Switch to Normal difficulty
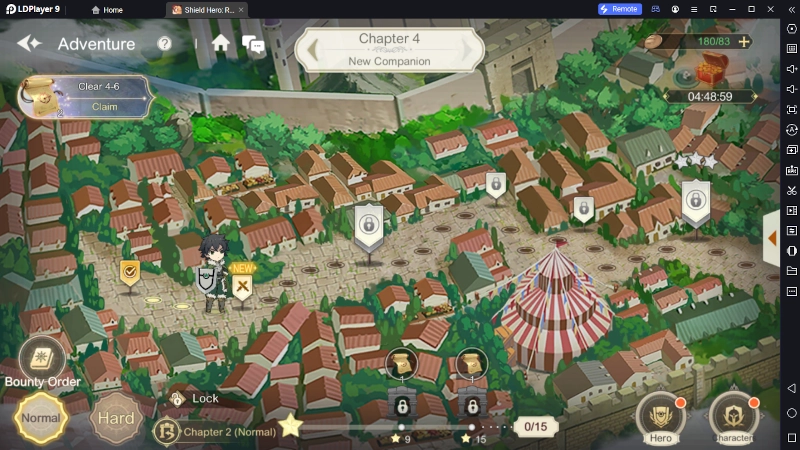The image size is (800, 450). pyautogui.click(x=40, y=417)
